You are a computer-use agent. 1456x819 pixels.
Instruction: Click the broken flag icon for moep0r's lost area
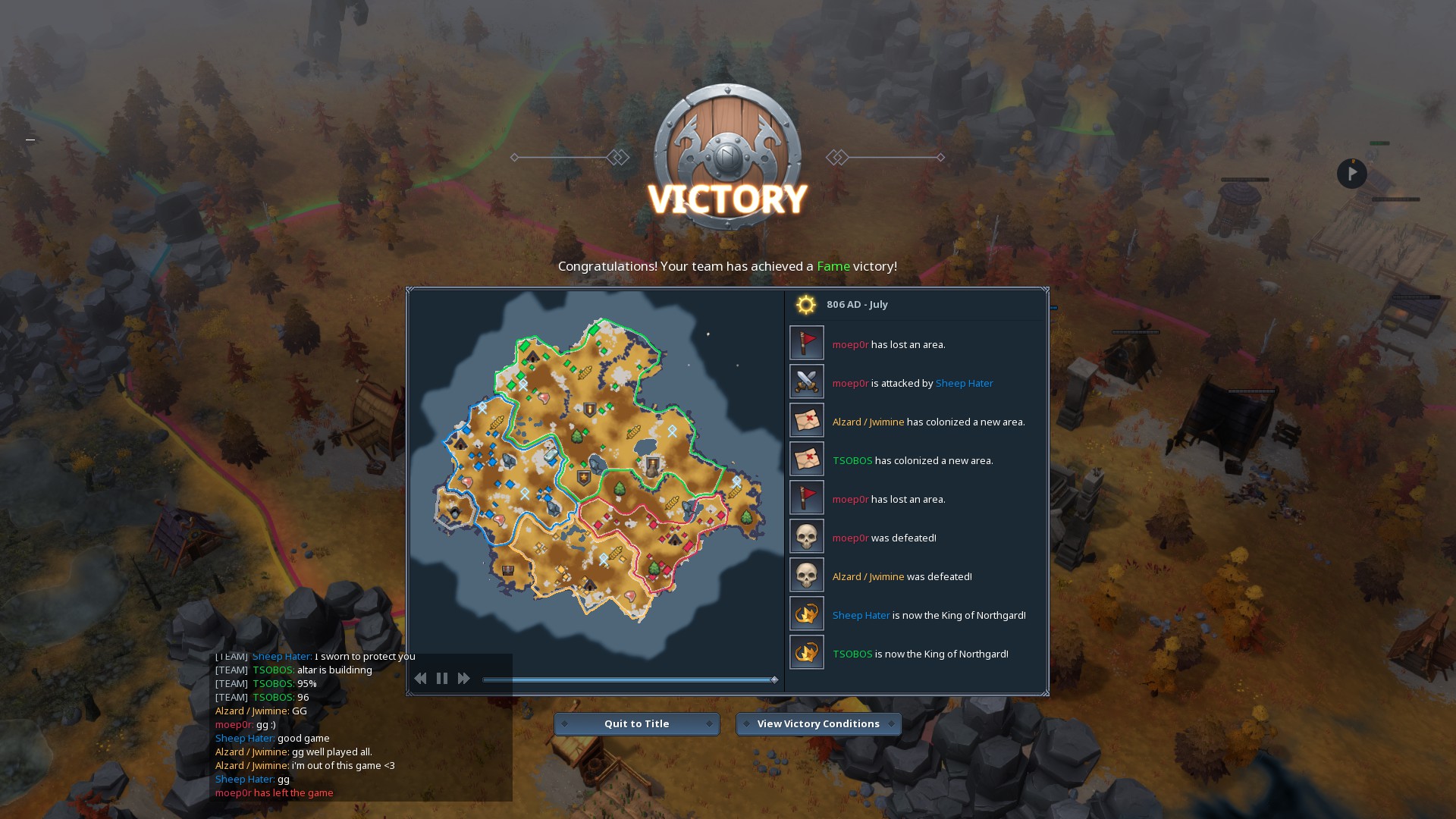(806, 343)
